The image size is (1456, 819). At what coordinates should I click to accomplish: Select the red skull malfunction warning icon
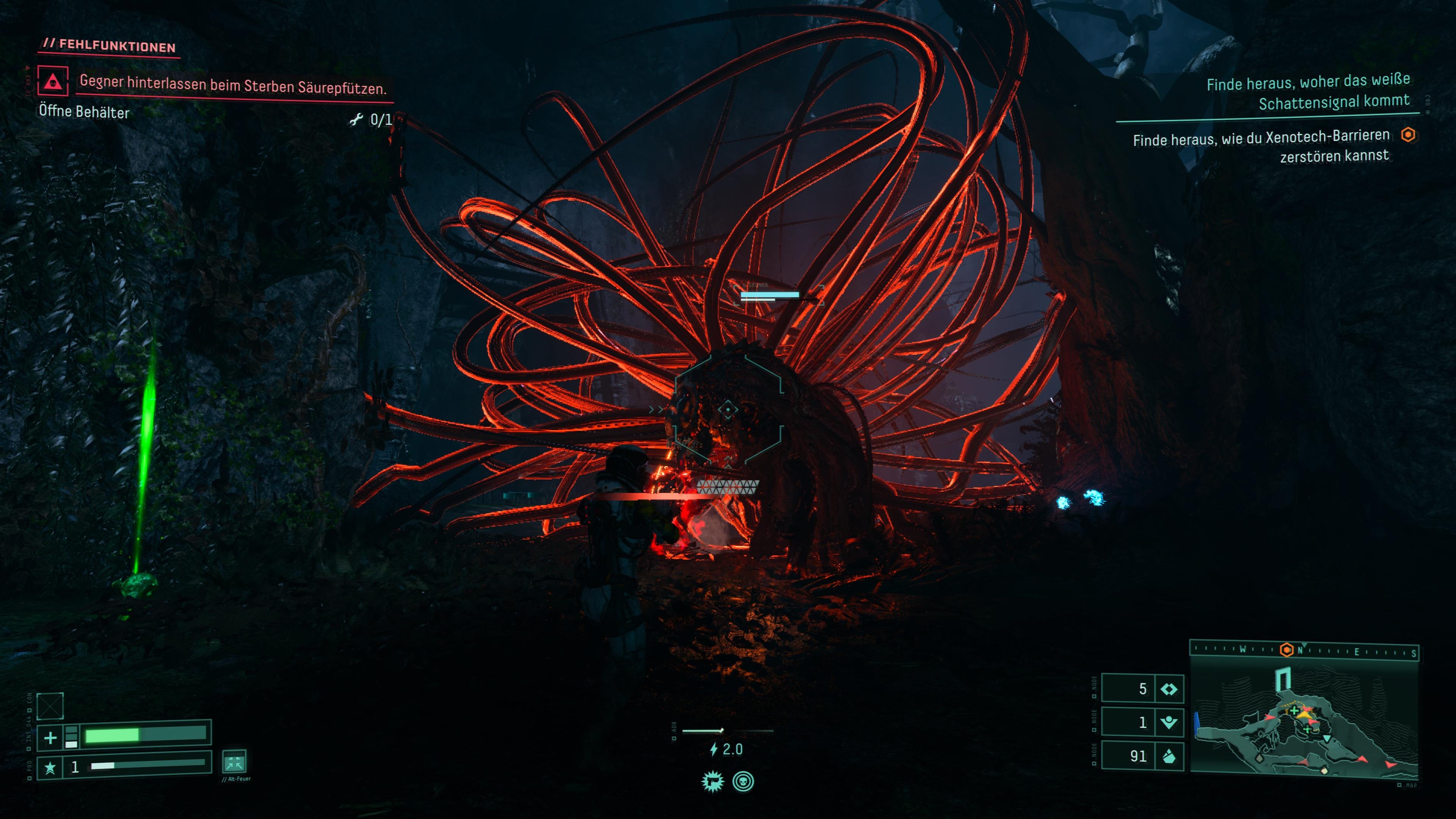coord(53,81)
